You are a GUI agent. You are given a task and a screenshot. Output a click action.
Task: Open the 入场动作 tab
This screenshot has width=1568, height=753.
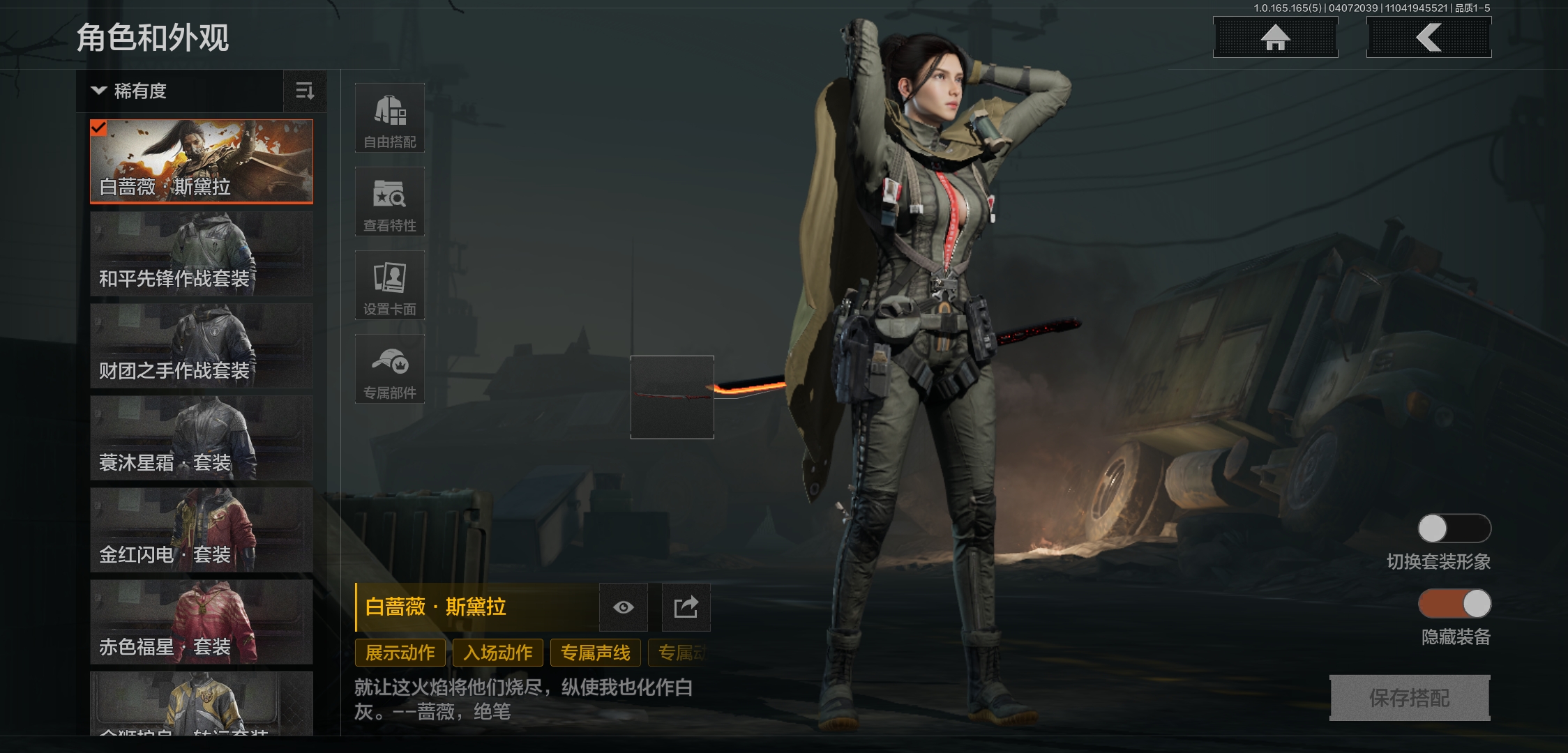tap(497, 653)
